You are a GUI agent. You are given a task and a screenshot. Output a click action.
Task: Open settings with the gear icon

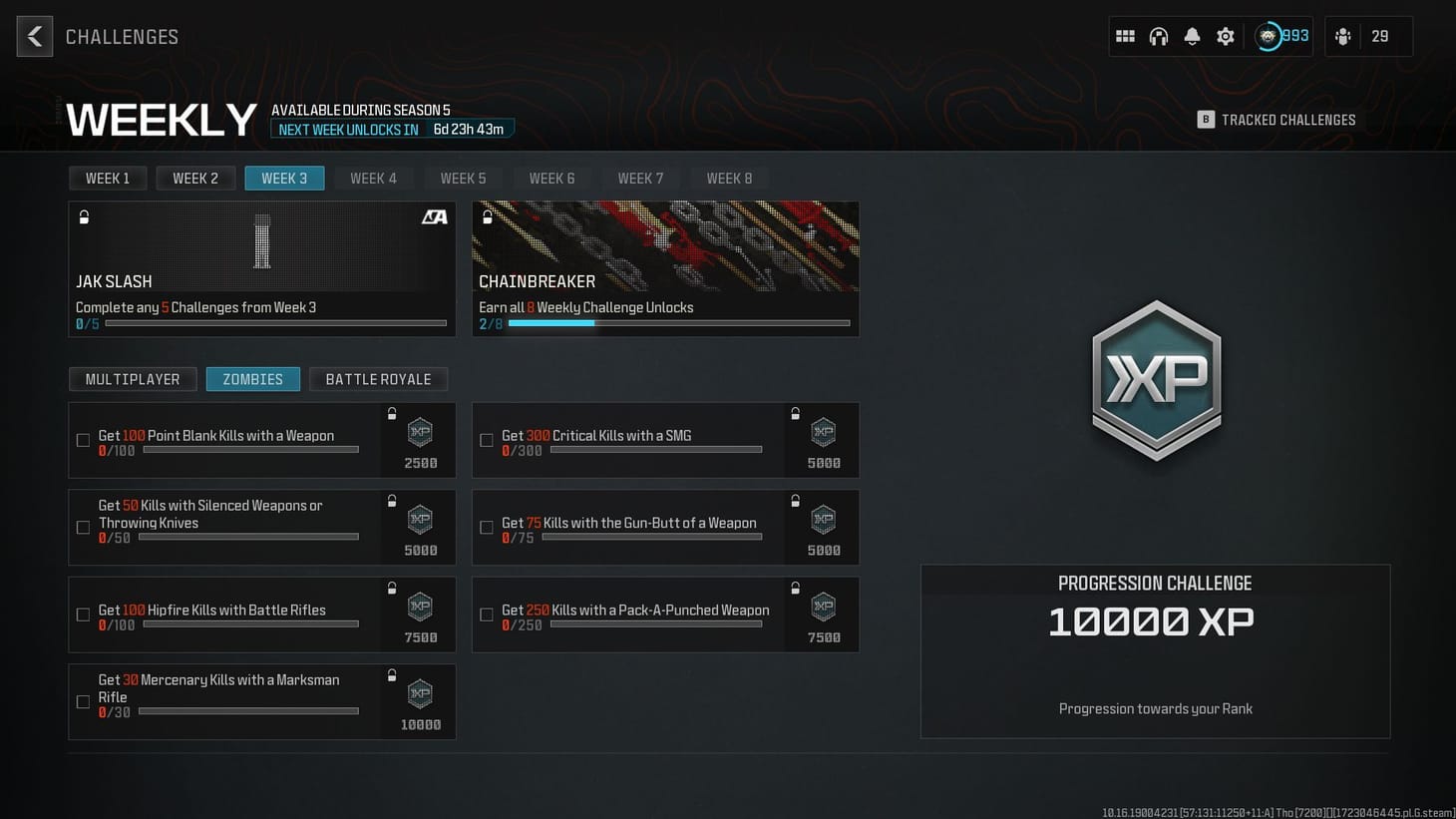[x=1225, y=36]
